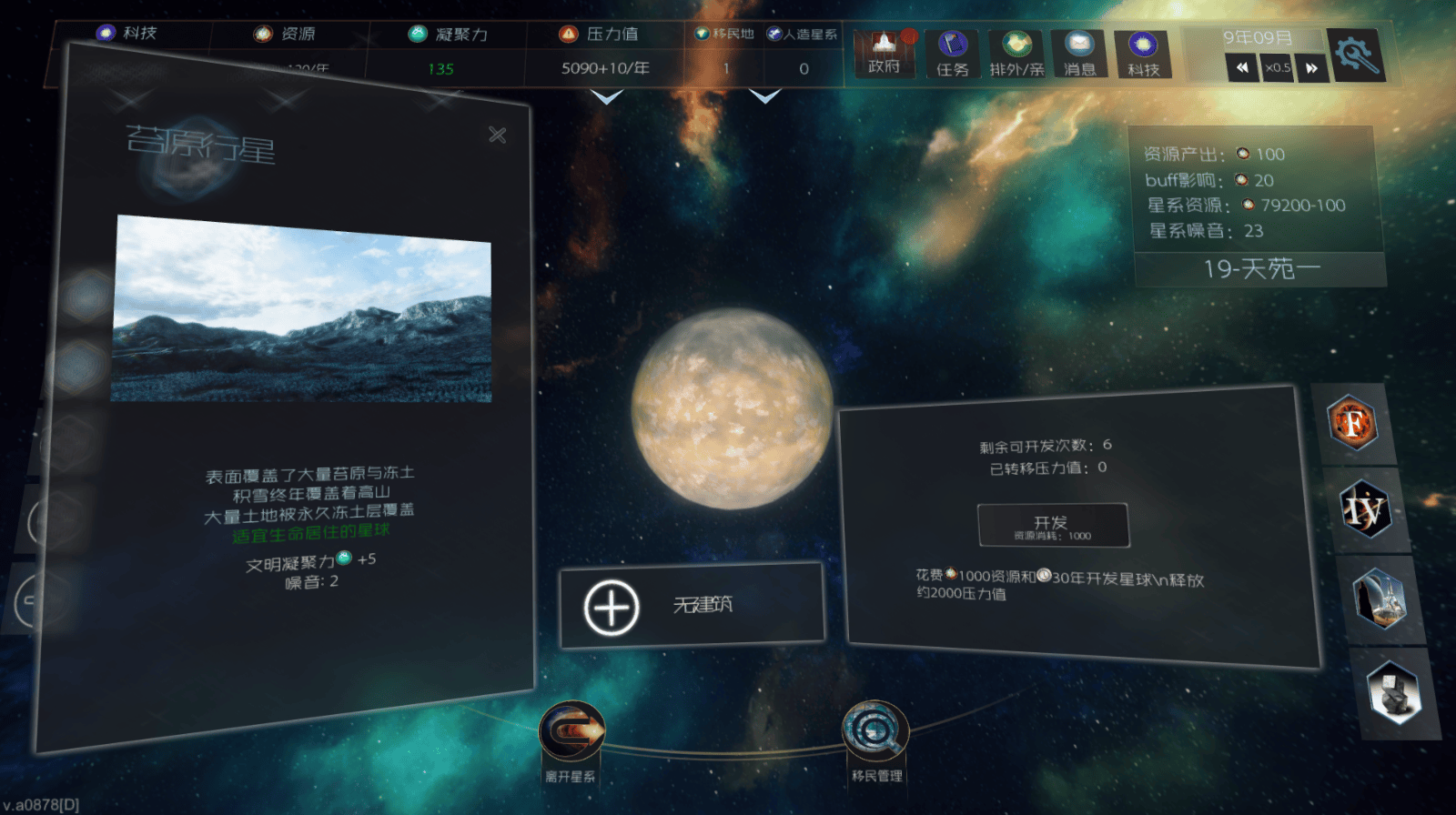Select the fiery F hexagon icon
The width and height of the screenshot is (1456, 815).
[1353, 423]
